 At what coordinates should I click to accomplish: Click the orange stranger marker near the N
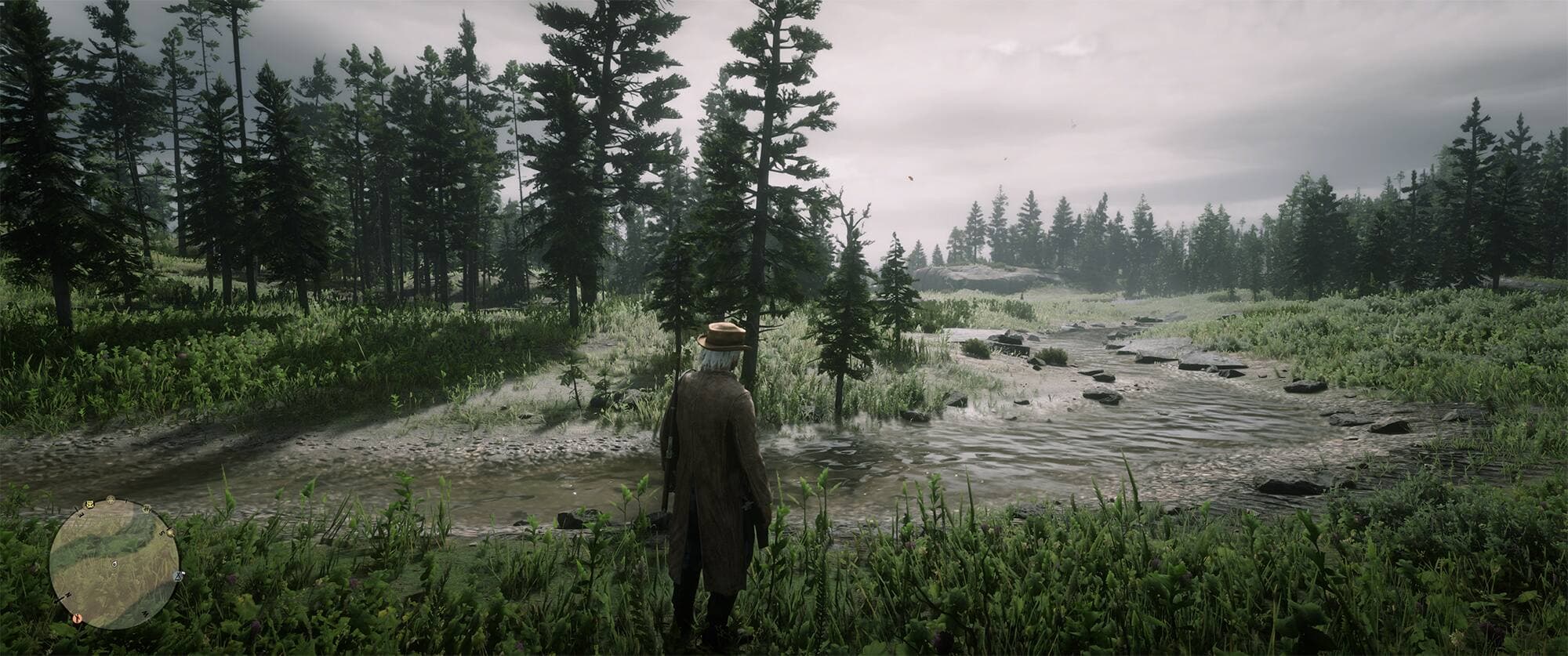[78, 618]
